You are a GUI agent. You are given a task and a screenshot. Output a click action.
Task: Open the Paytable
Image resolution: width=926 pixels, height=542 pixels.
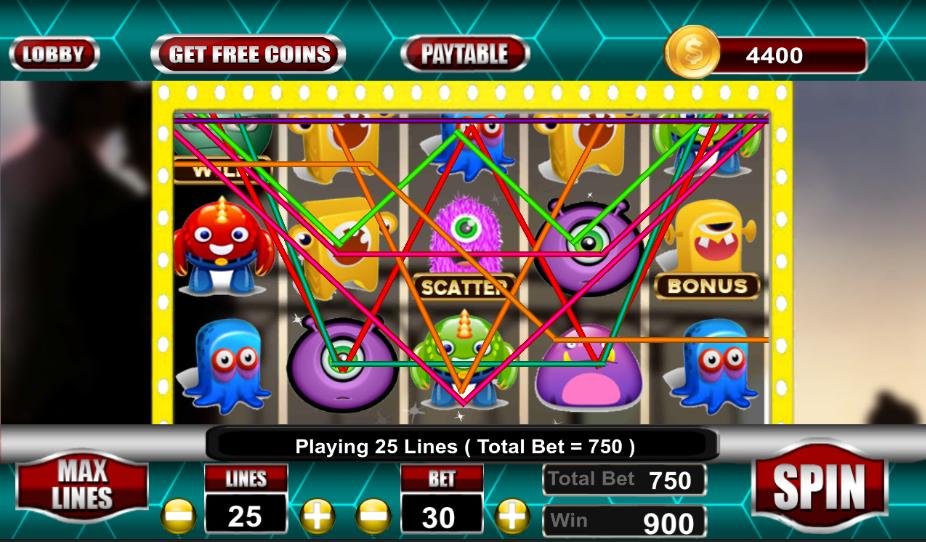click(x=464, y=54)
